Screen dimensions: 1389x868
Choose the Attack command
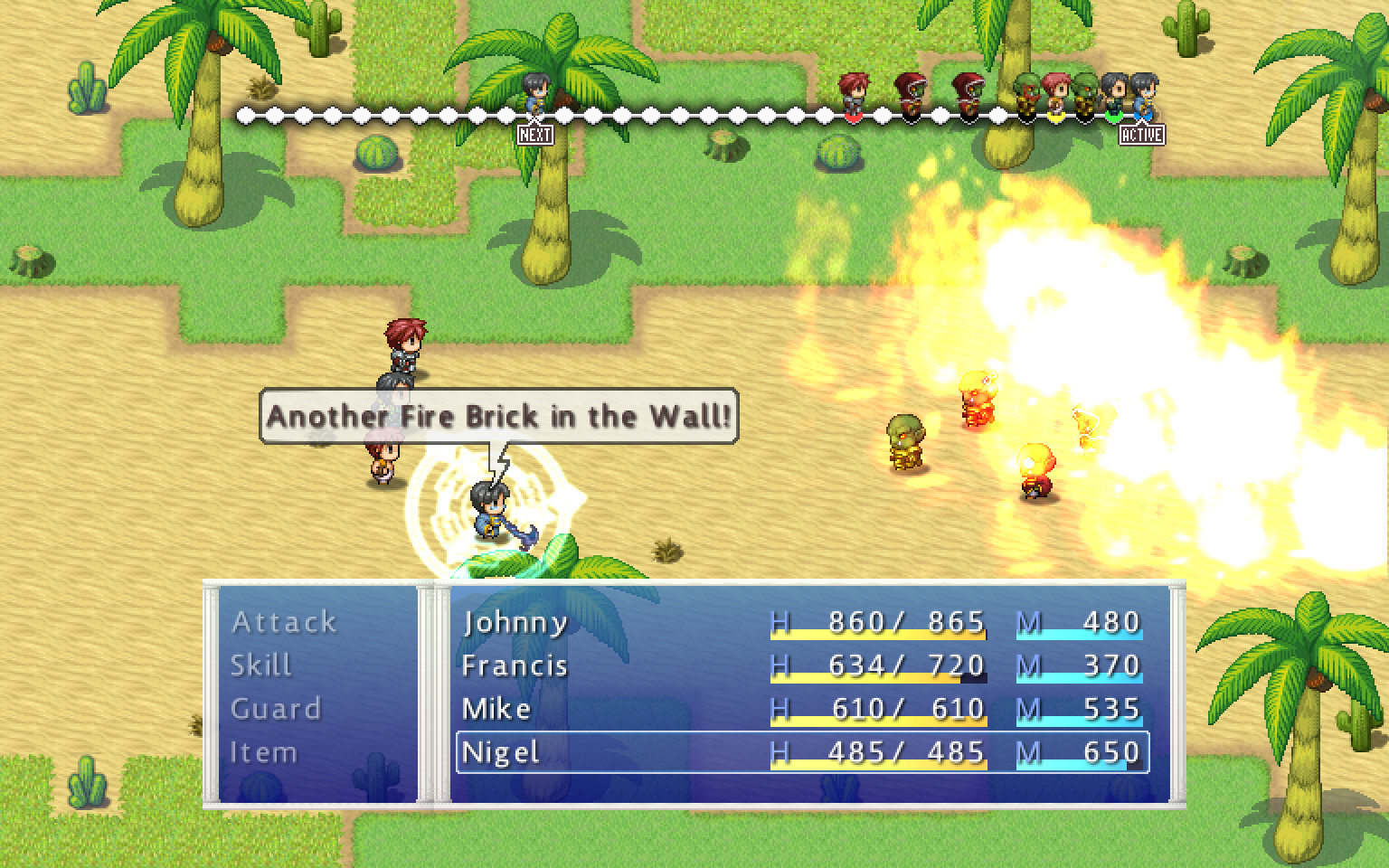(284, 622)
